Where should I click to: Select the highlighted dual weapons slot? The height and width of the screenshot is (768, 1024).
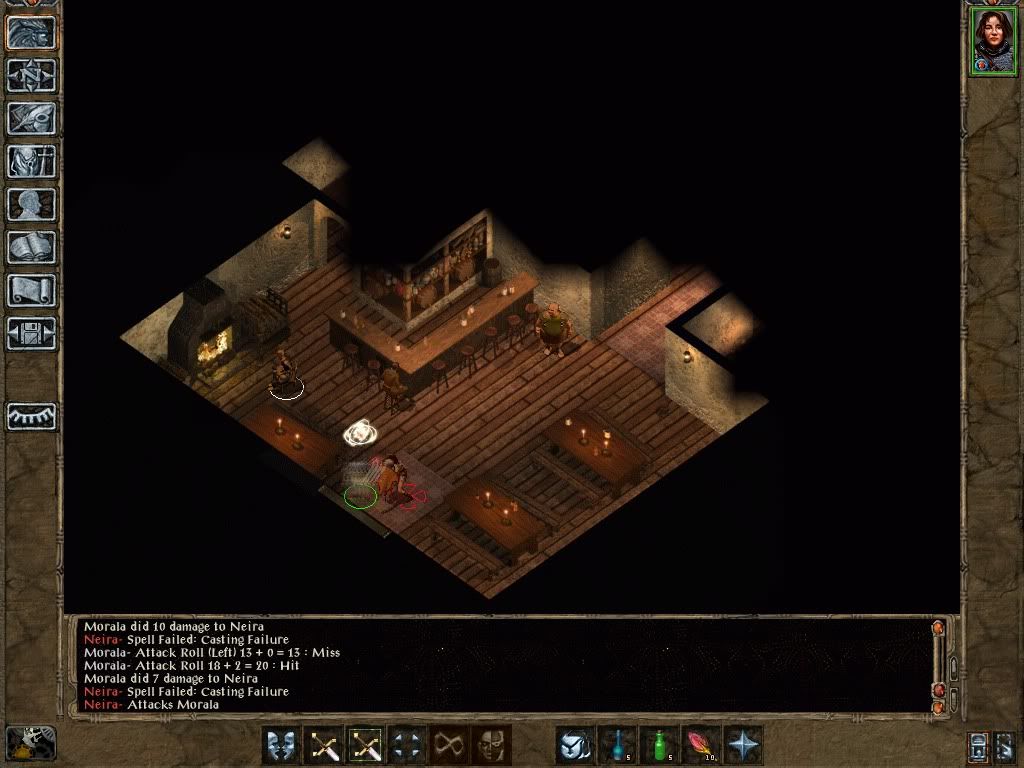point(367,745)
